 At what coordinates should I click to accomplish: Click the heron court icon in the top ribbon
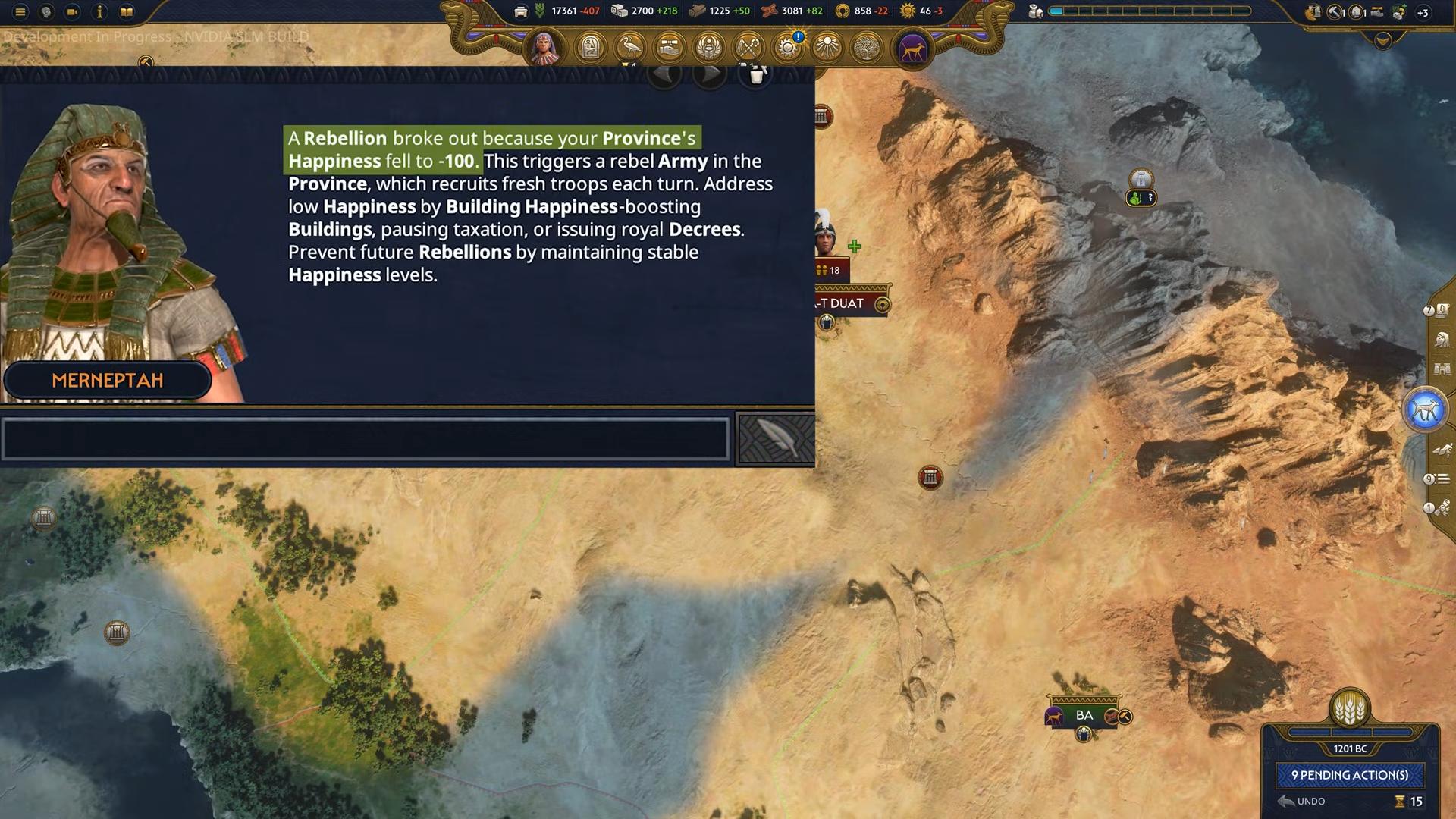click(x=630, y=47)
